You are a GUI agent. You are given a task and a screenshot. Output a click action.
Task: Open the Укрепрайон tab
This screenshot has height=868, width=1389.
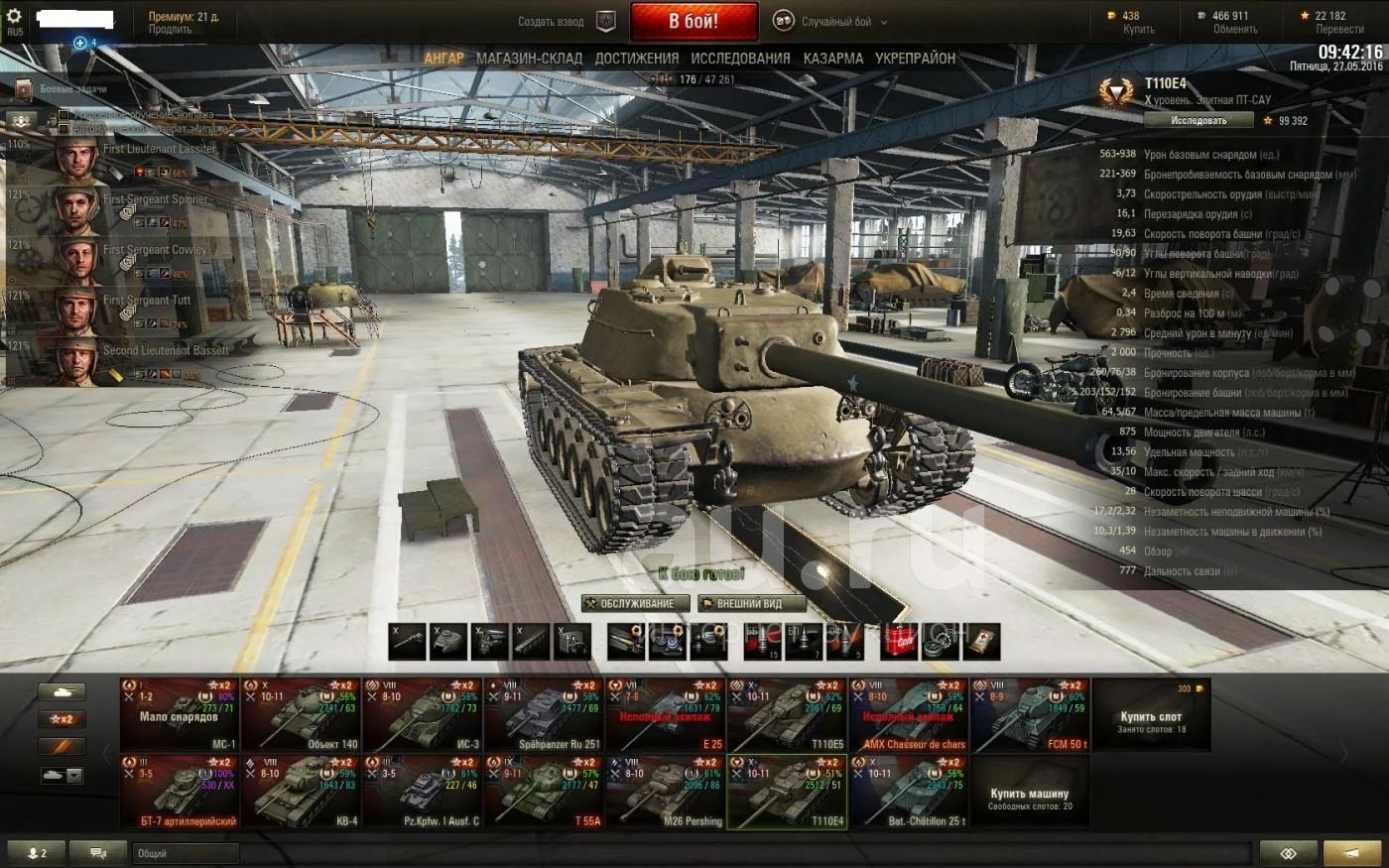pos(915,59)
